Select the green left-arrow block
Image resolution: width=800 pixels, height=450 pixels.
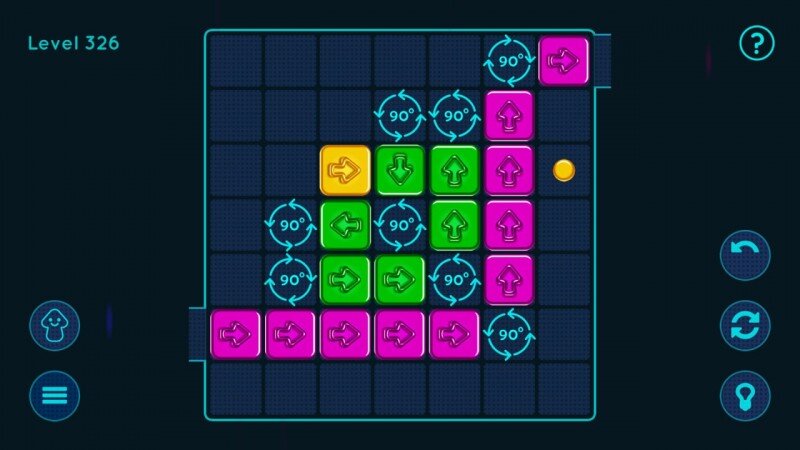(x=345, y=225)
